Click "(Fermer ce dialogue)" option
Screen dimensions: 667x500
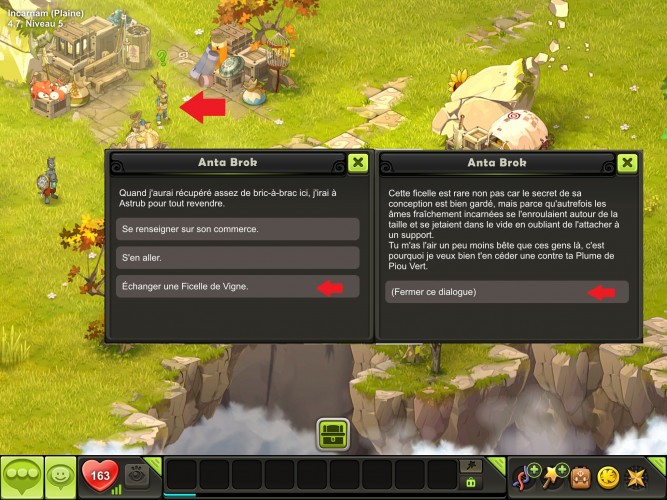pyautogui.click(x=507, y=292)
